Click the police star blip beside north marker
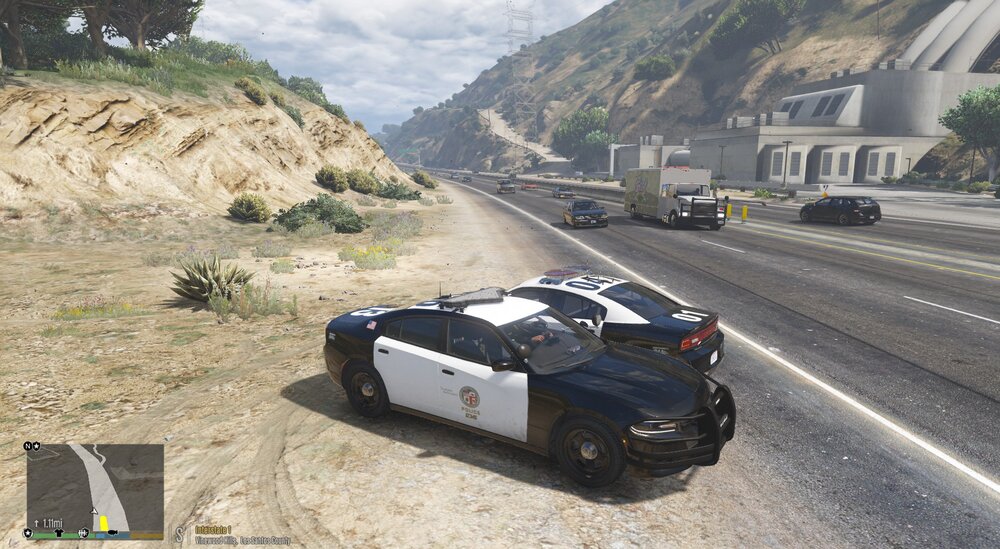The width and height of the screenshot is (1000, 549). point(37,446)
